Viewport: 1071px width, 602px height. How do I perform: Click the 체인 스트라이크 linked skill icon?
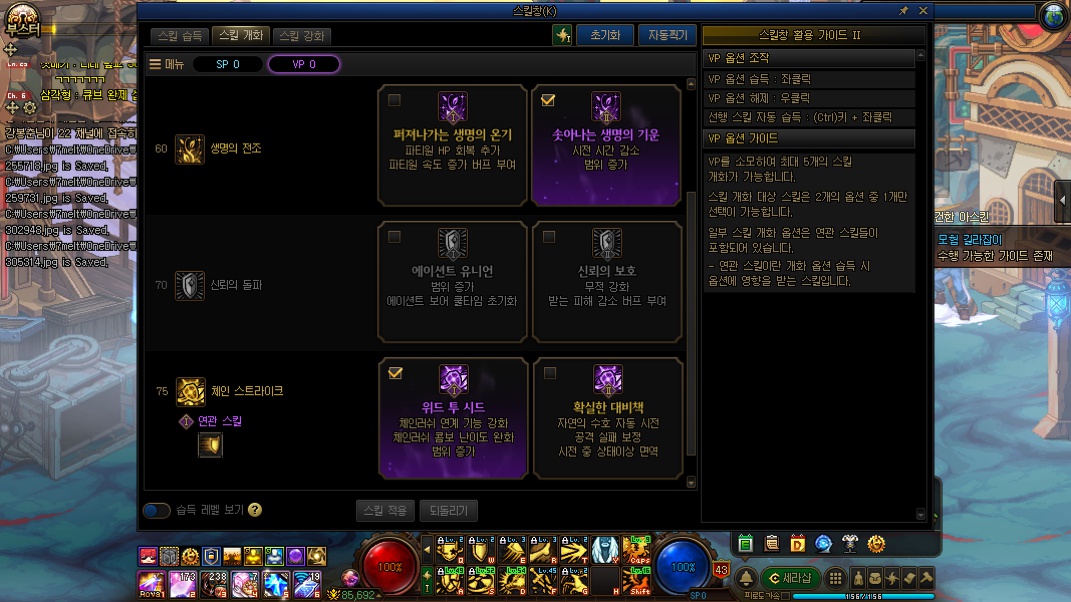(210, 445)
